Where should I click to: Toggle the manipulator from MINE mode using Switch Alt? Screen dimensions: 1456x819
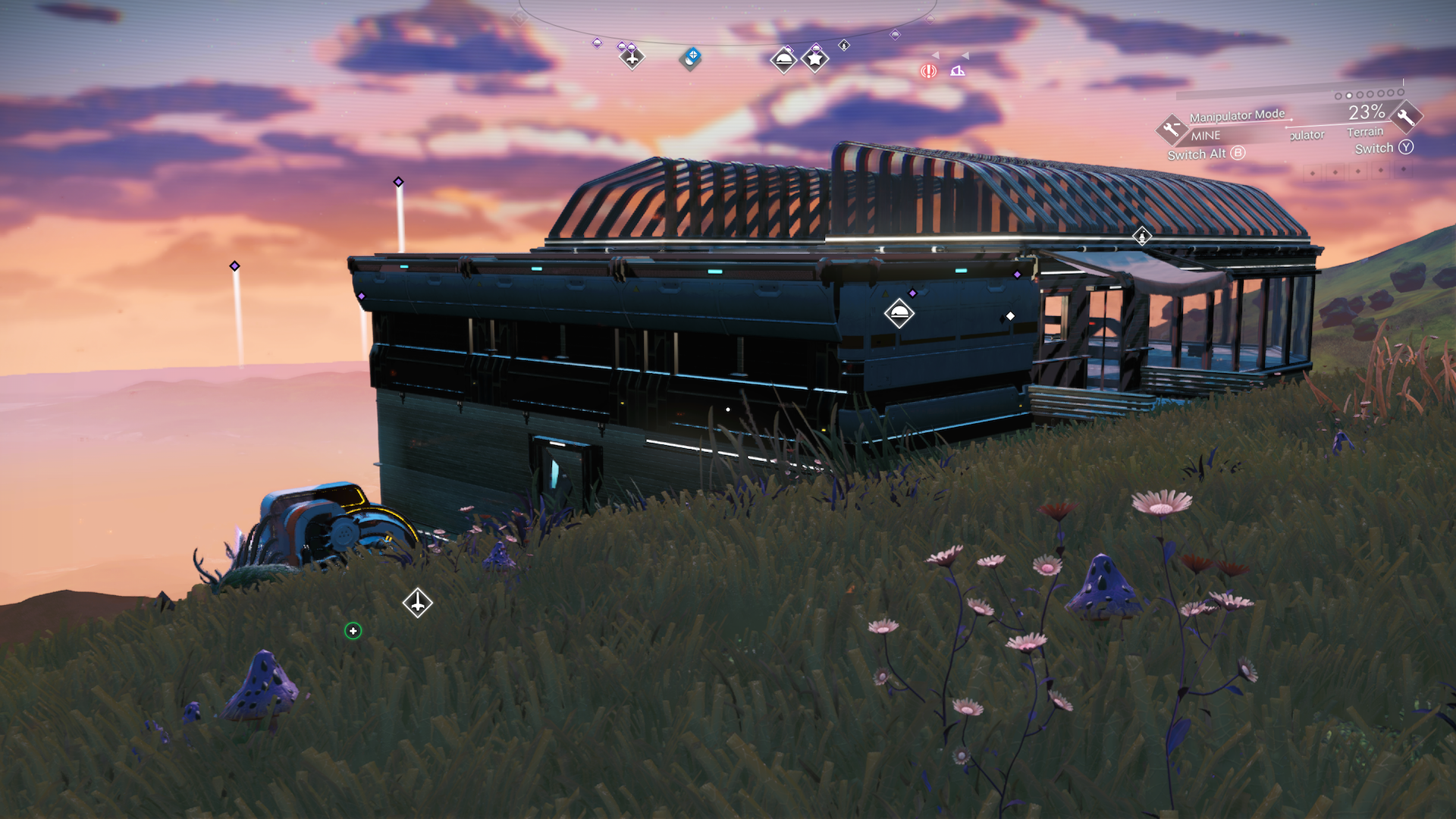pos(1207,154)
